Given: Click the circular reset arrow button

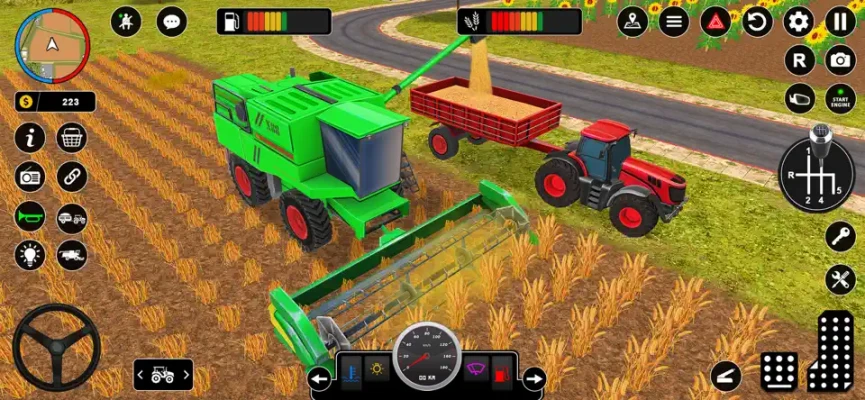Looking at the screenshot, I should coord(757,21).
